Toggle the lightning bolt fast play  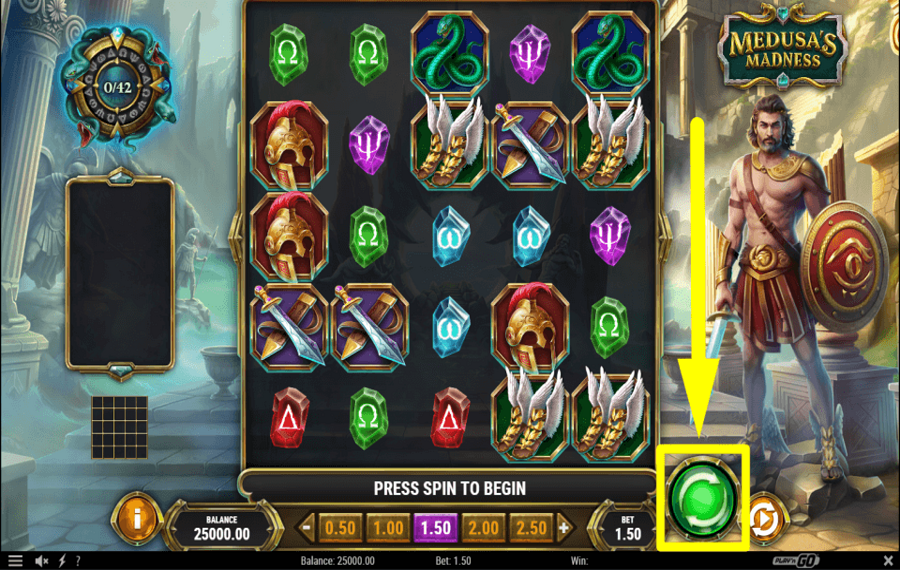tap(60, 561)
